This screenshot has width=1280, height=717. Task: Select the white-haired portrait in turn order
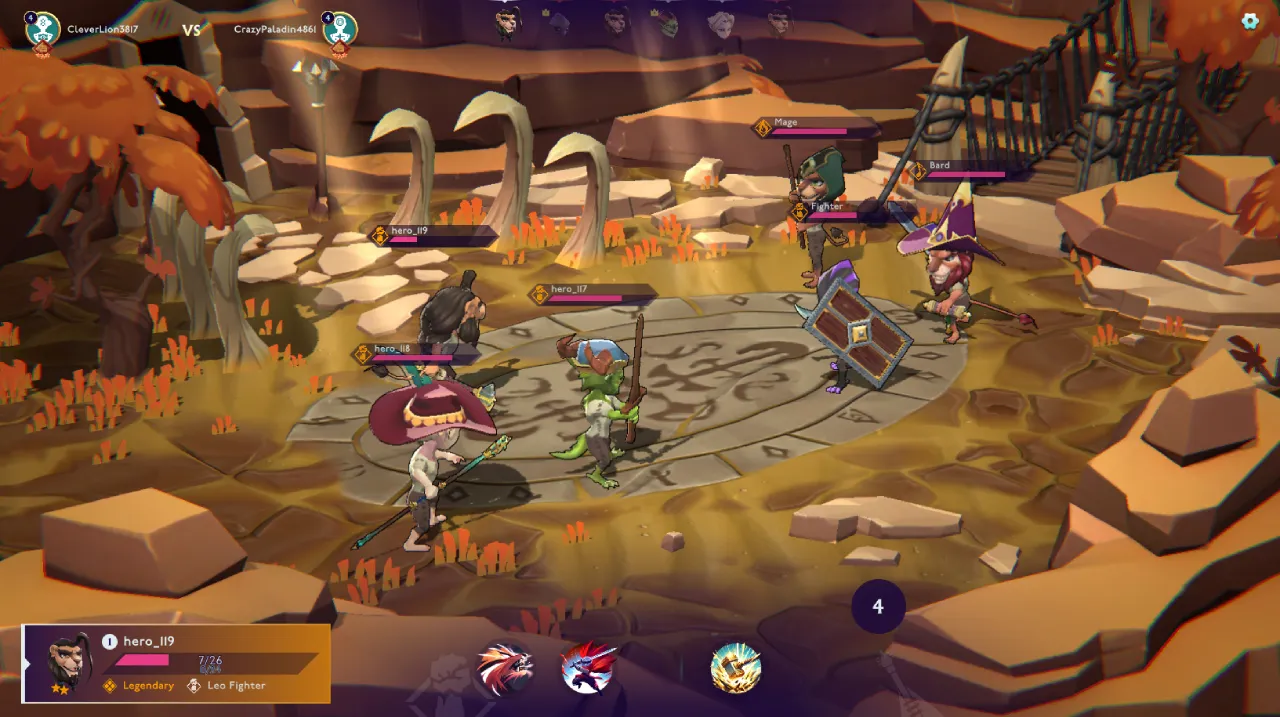[x=721, y=22]
